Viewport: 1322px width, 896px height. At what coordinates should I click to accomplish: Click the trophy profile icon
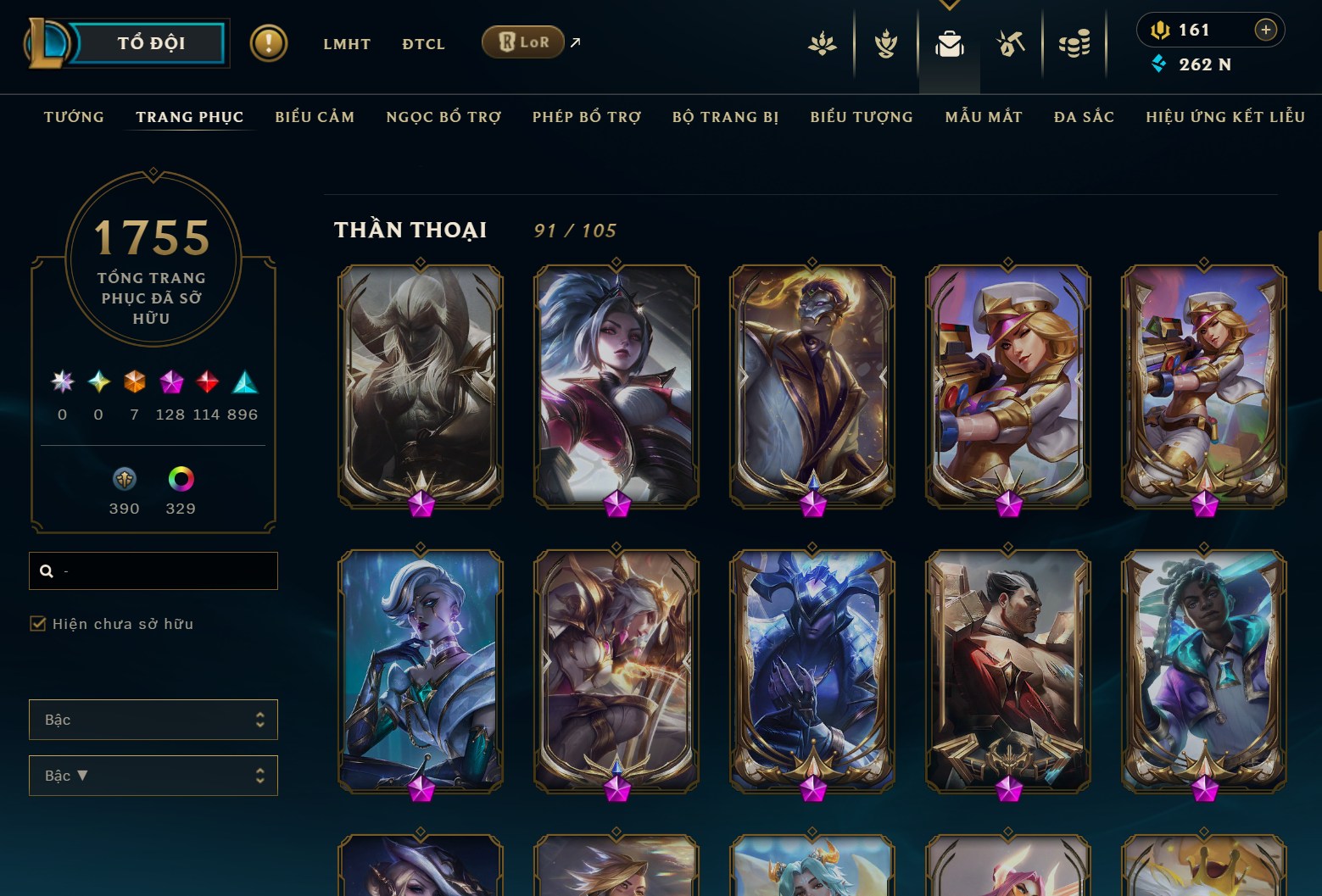(884, 45)
